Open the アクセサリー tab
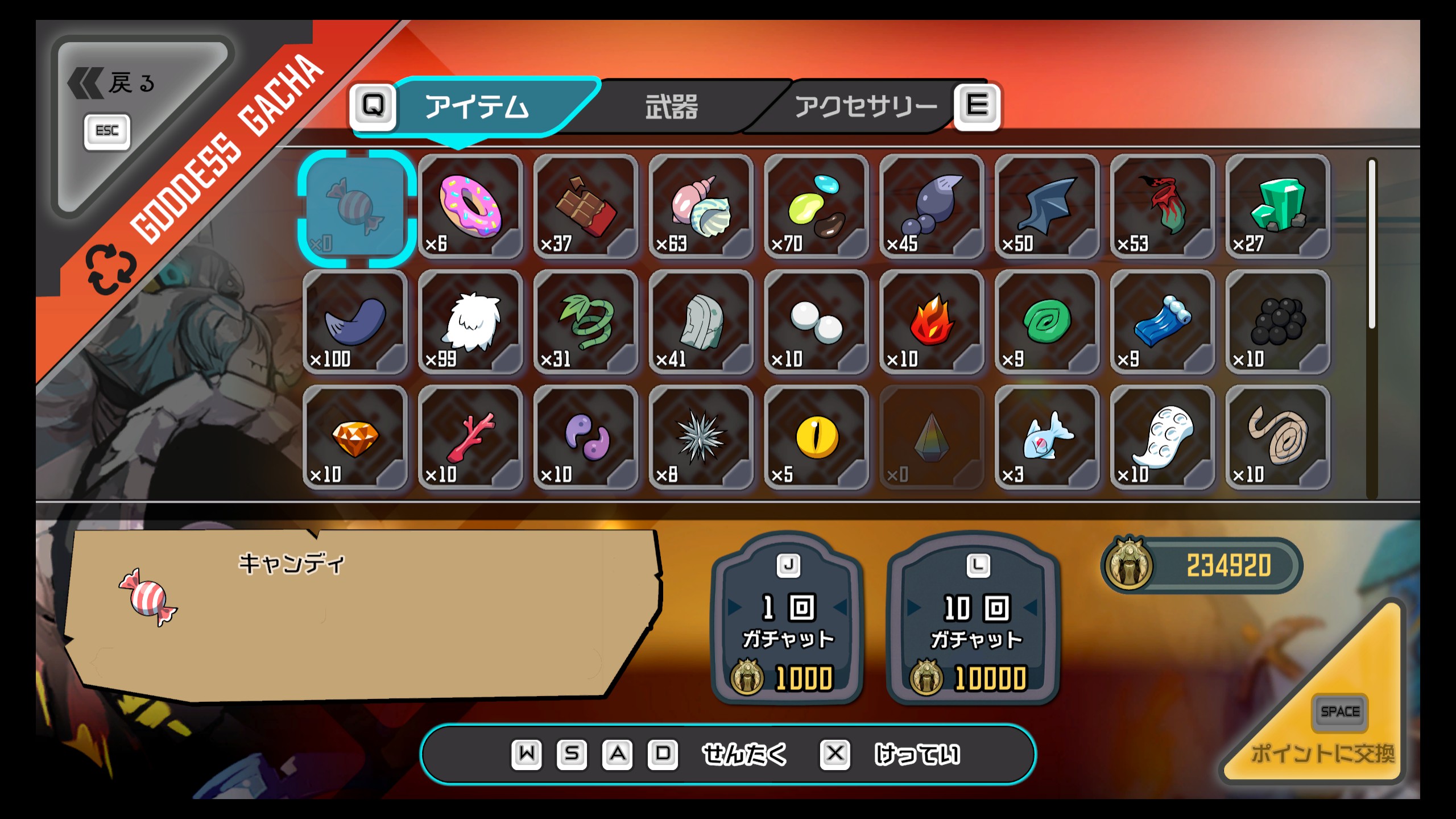The height and width of the screenshot is (819, 1456). 866,107
